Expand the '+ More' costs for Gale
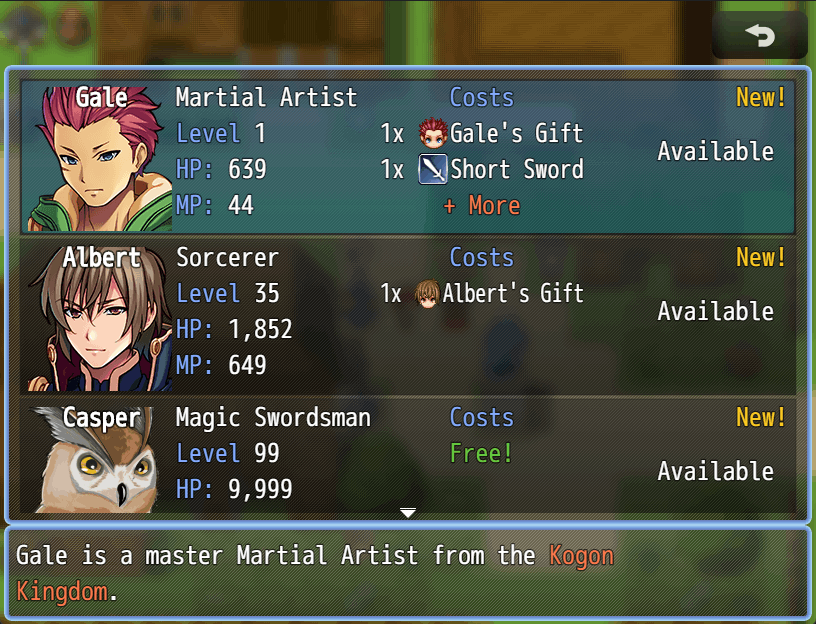 point(481,206)
